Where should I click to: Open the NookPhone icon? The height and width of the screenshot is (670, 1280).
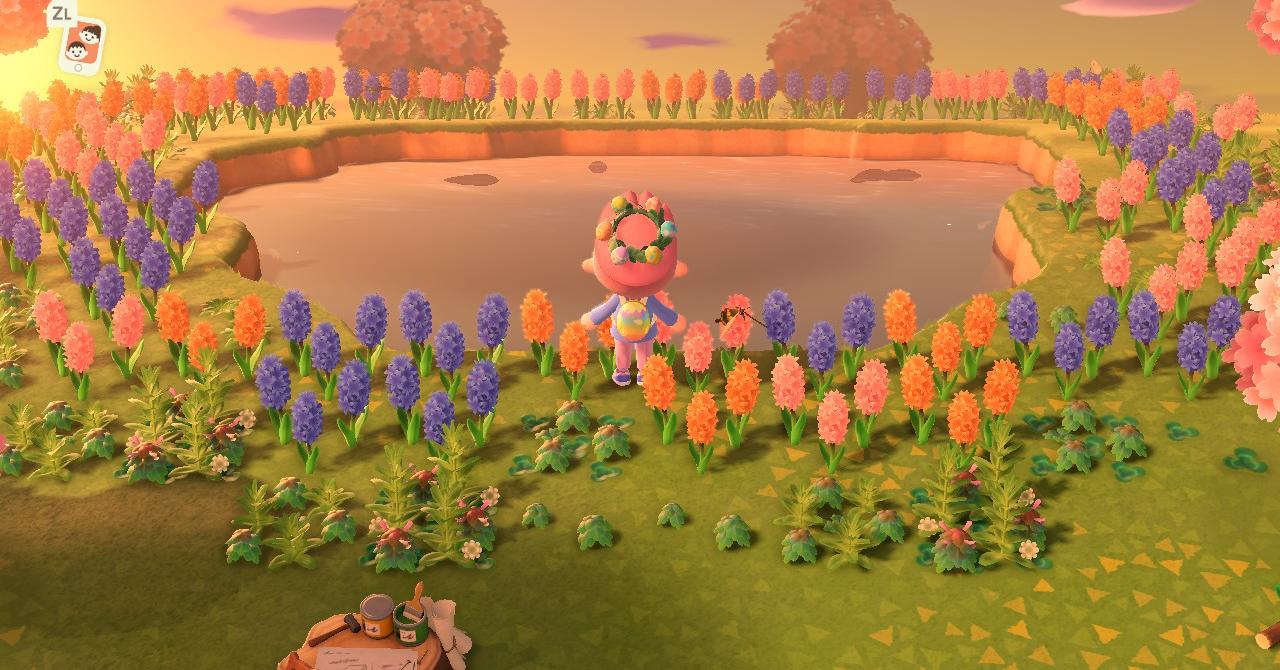point(81,44)
